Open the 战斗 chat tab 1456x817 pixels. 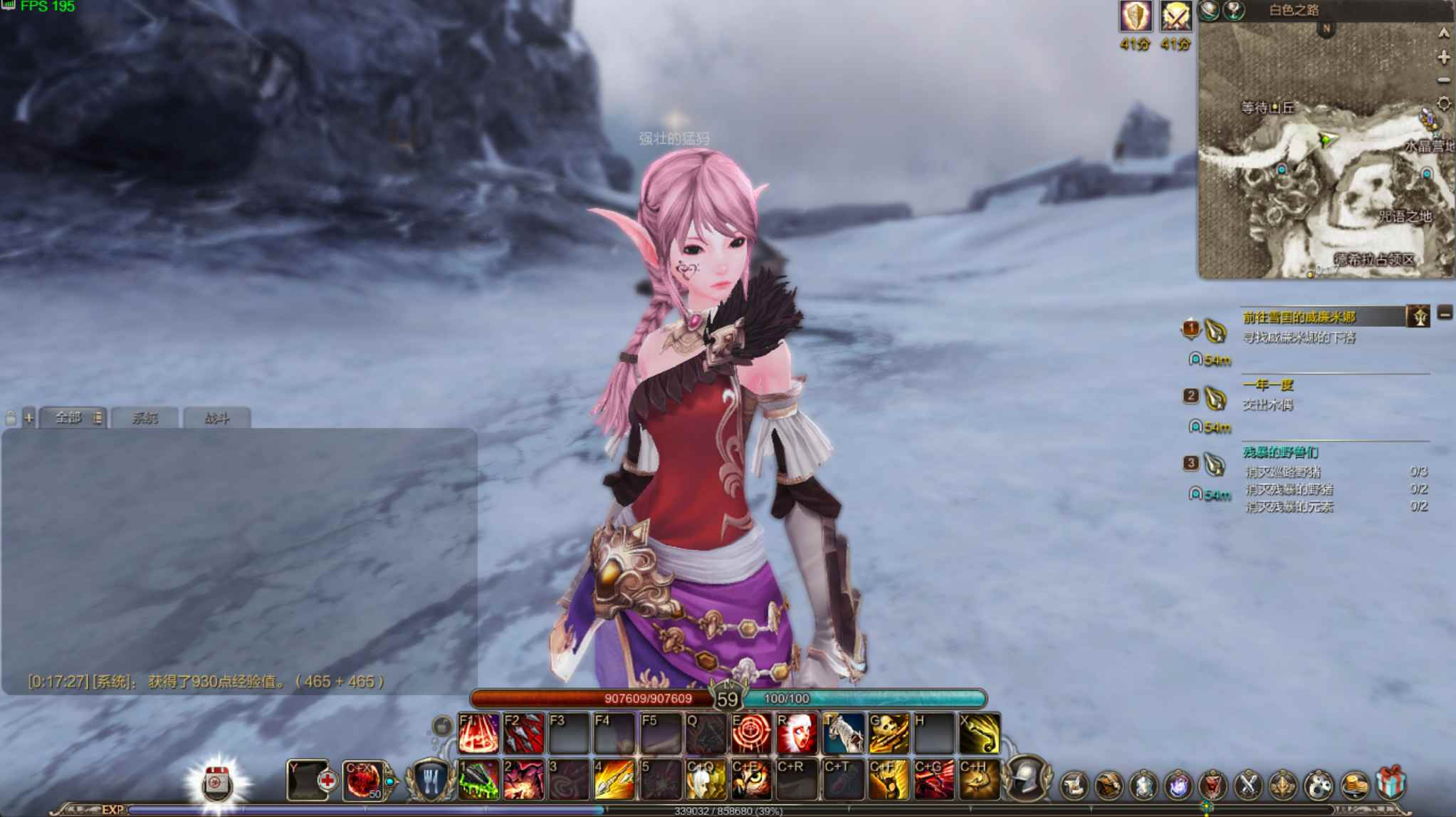(x=216, y=418)
